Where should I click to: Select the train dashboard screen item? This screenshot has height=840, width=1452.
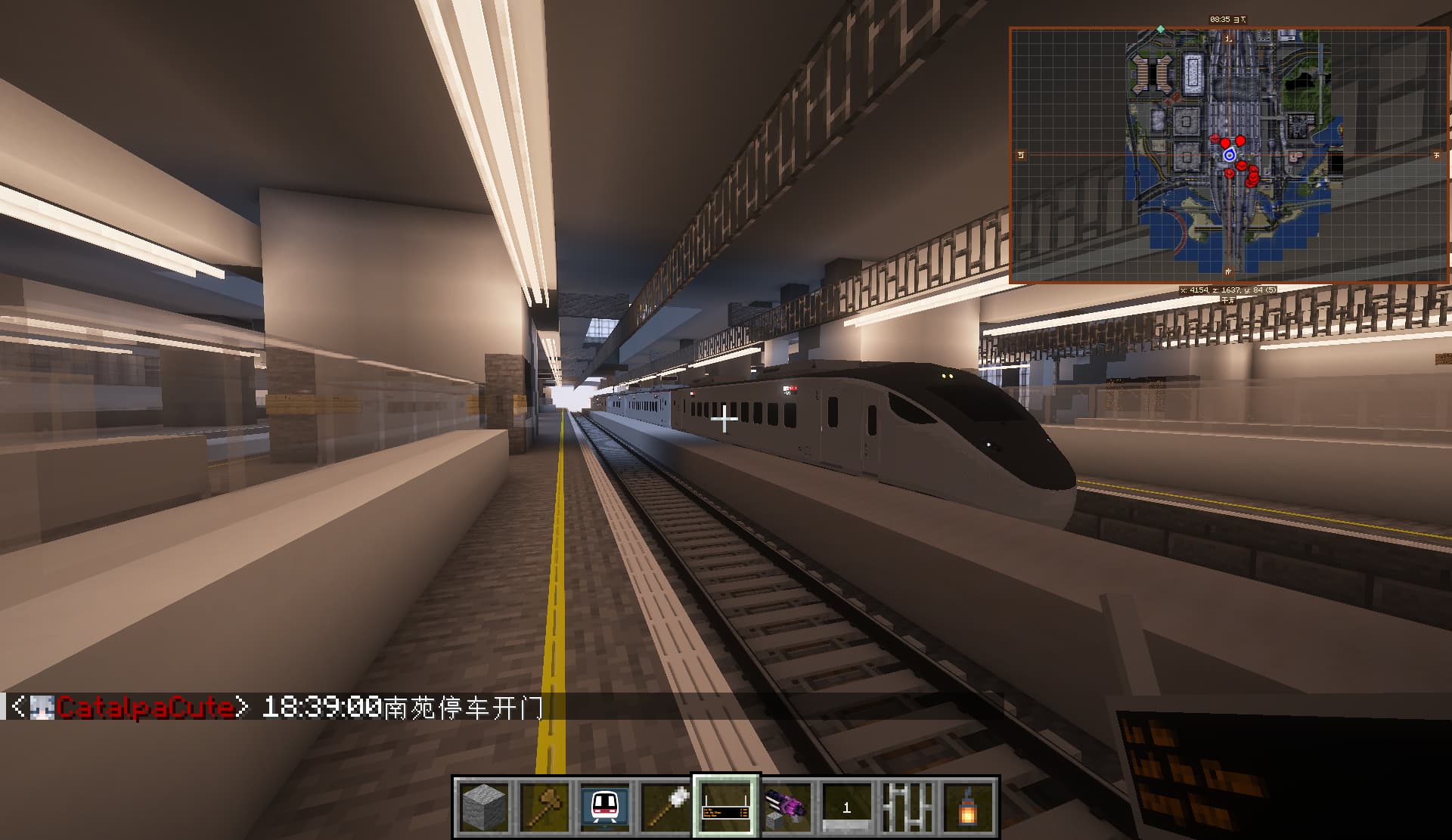pos(605,806)
